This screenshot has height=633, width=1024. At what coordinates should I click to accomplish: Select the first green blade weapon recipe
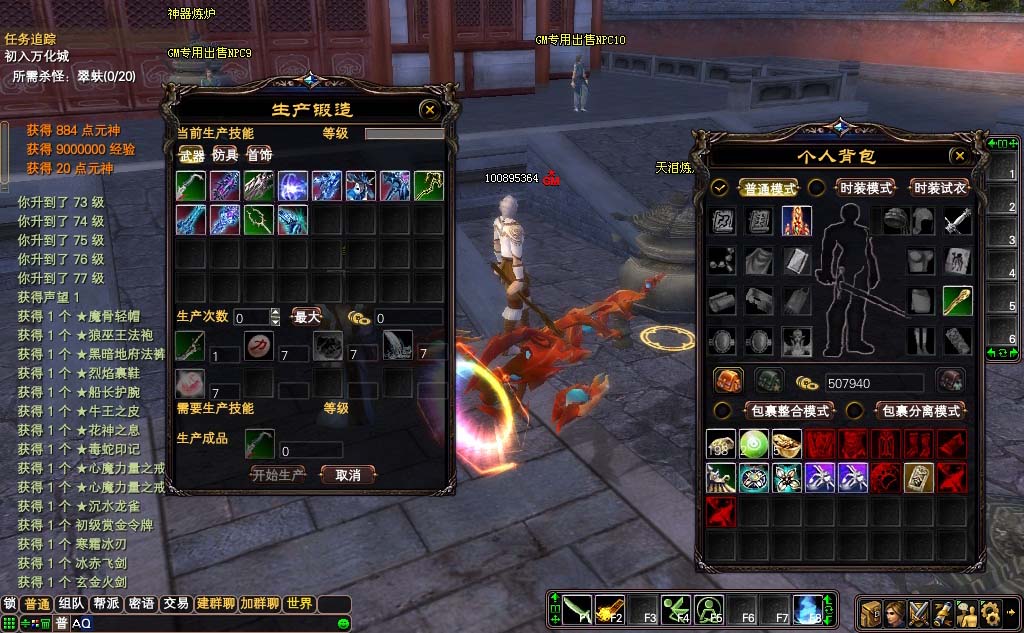tap(191, 186)
